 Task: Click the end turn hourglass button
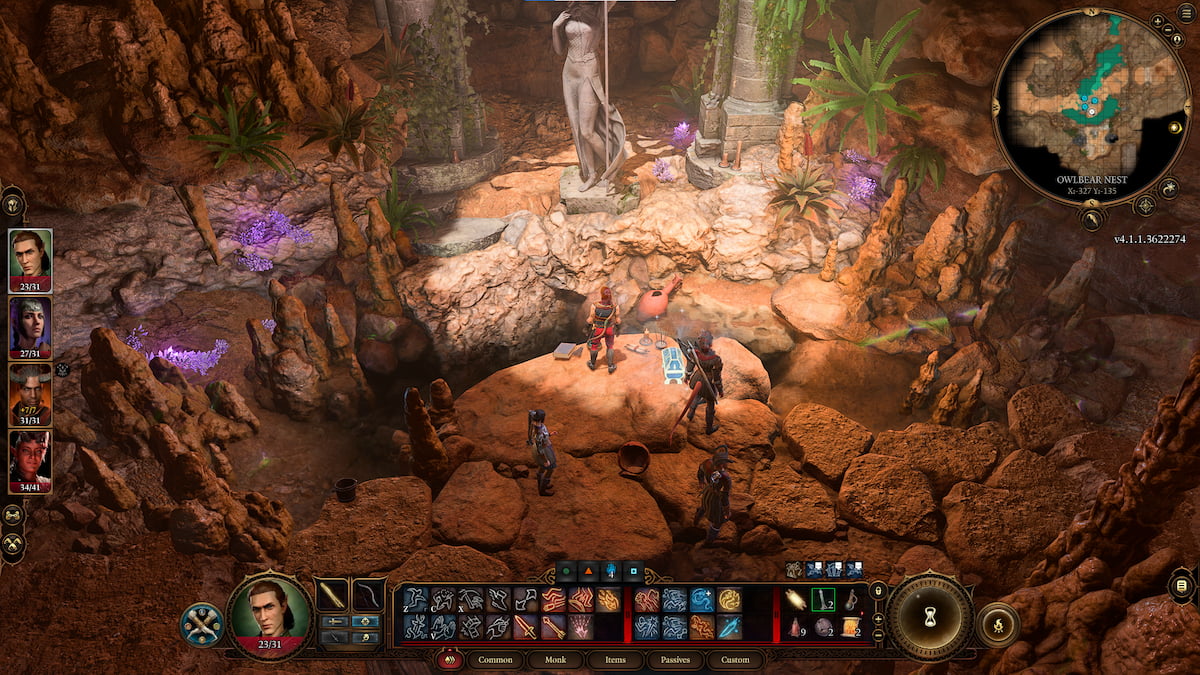click(x=930, y=617)
